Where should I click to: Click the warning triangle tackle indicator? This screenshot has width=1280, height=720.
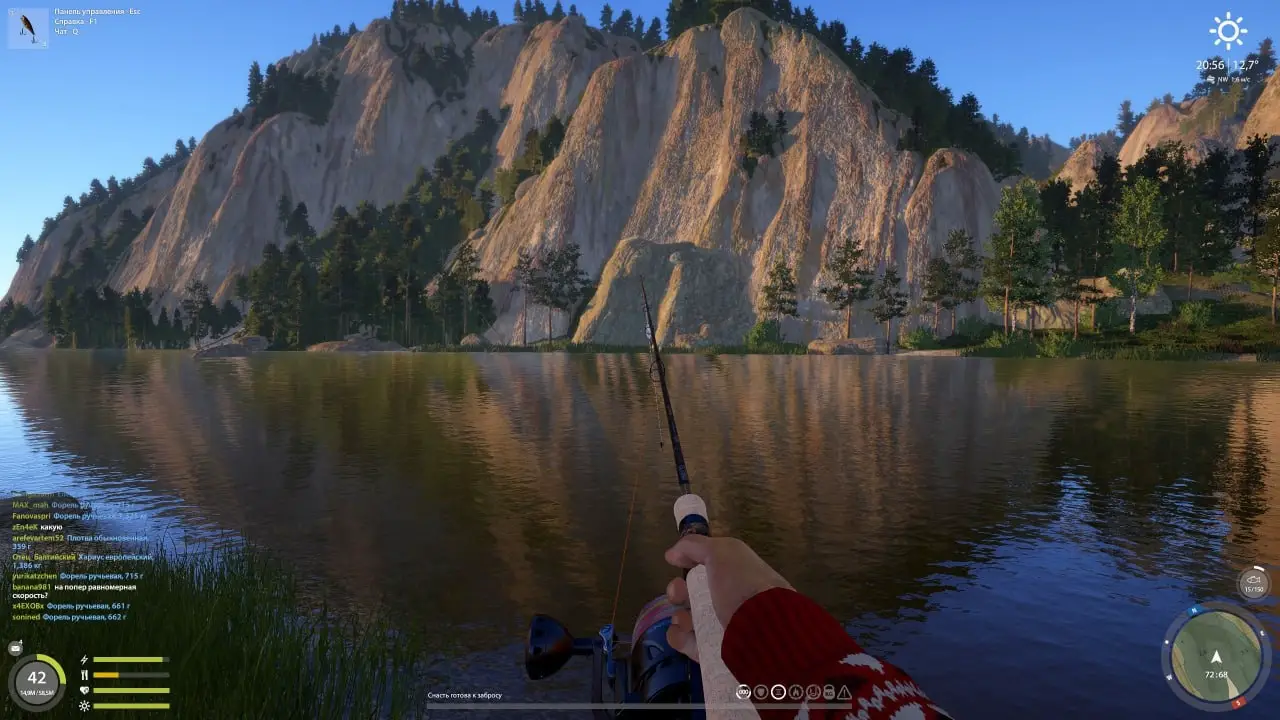(x=844, y=692)
